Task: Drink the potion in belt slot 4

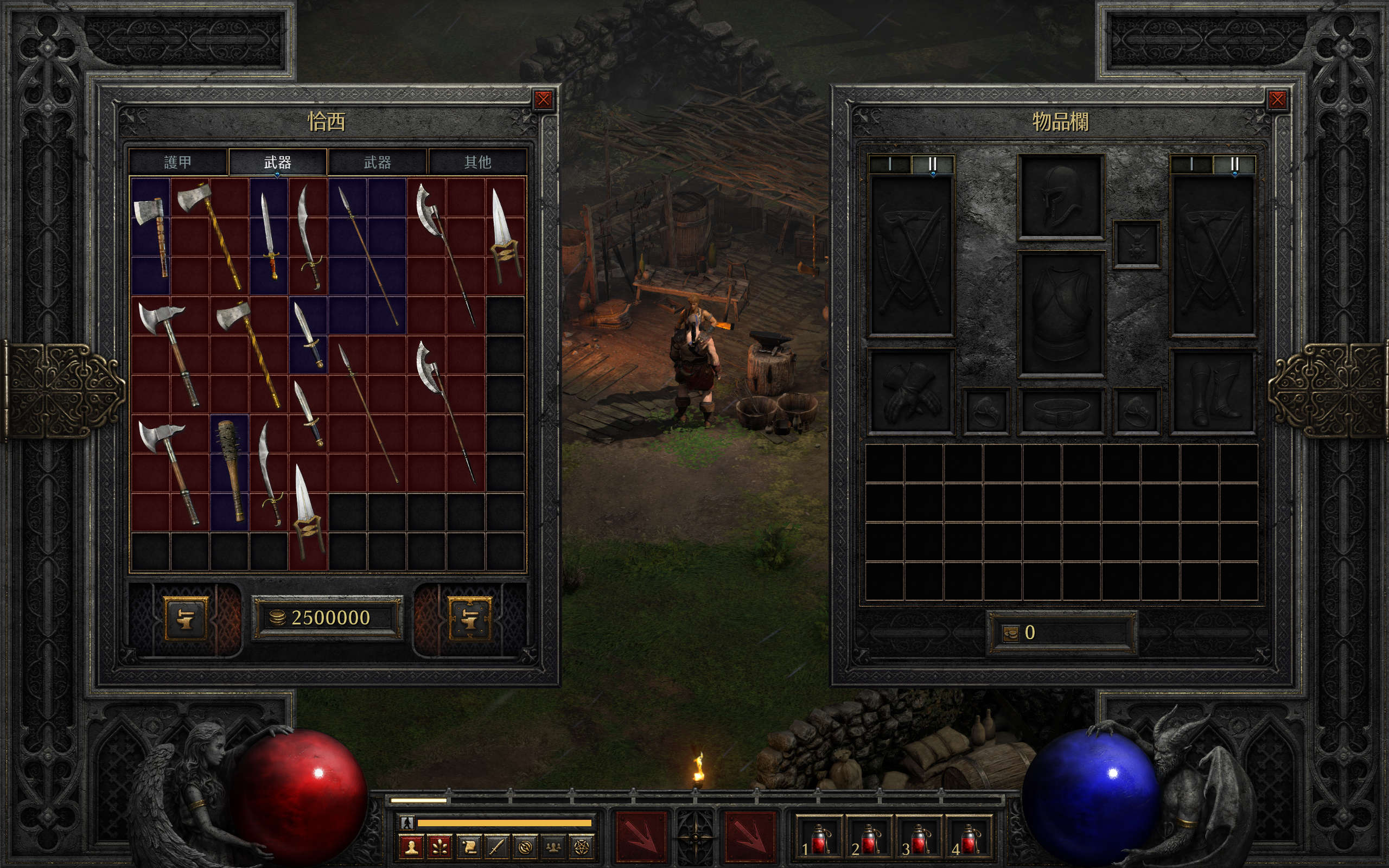Action: 969,839
